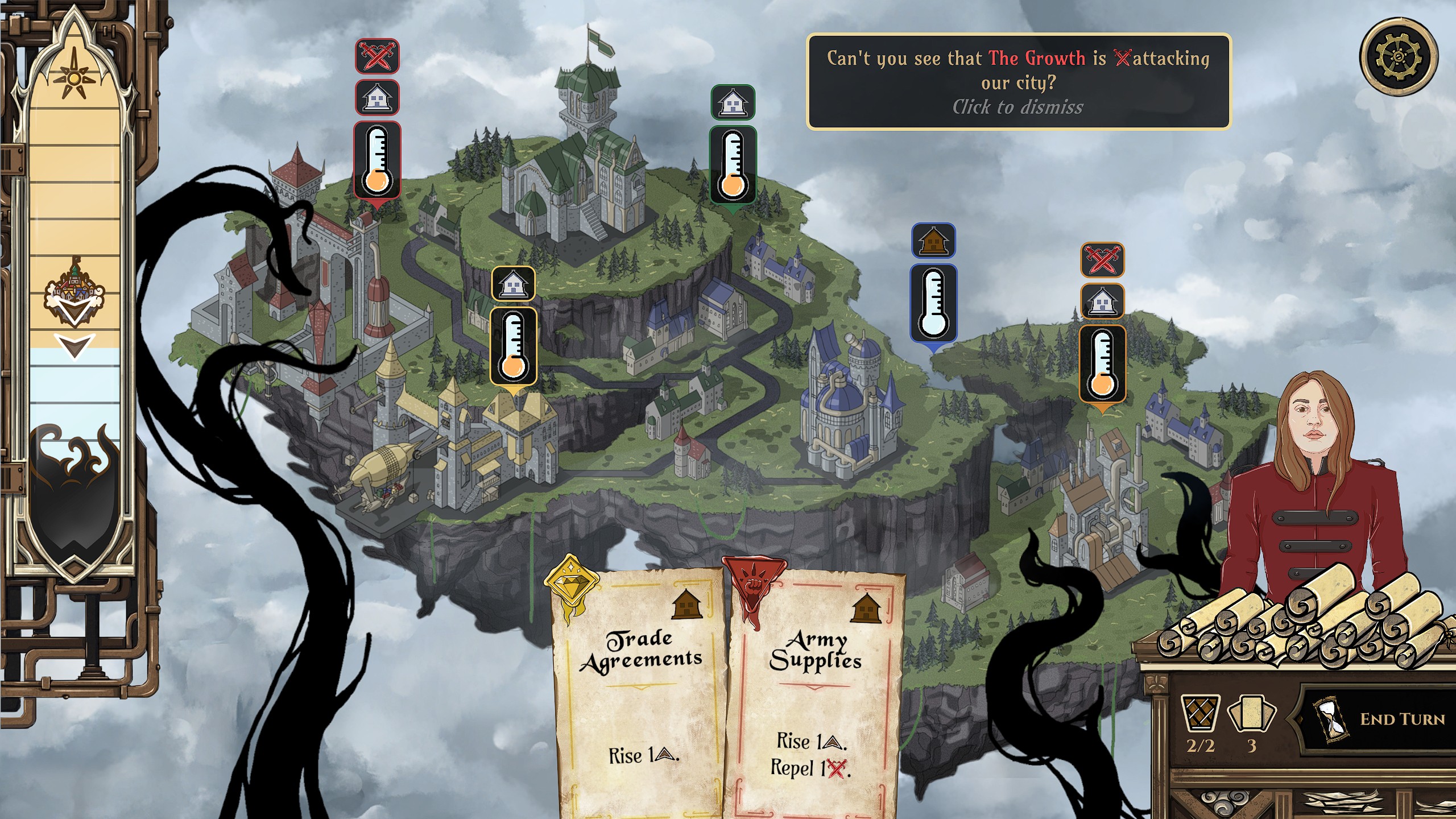Select the blue district thermometer marker

tap(933, 303)
